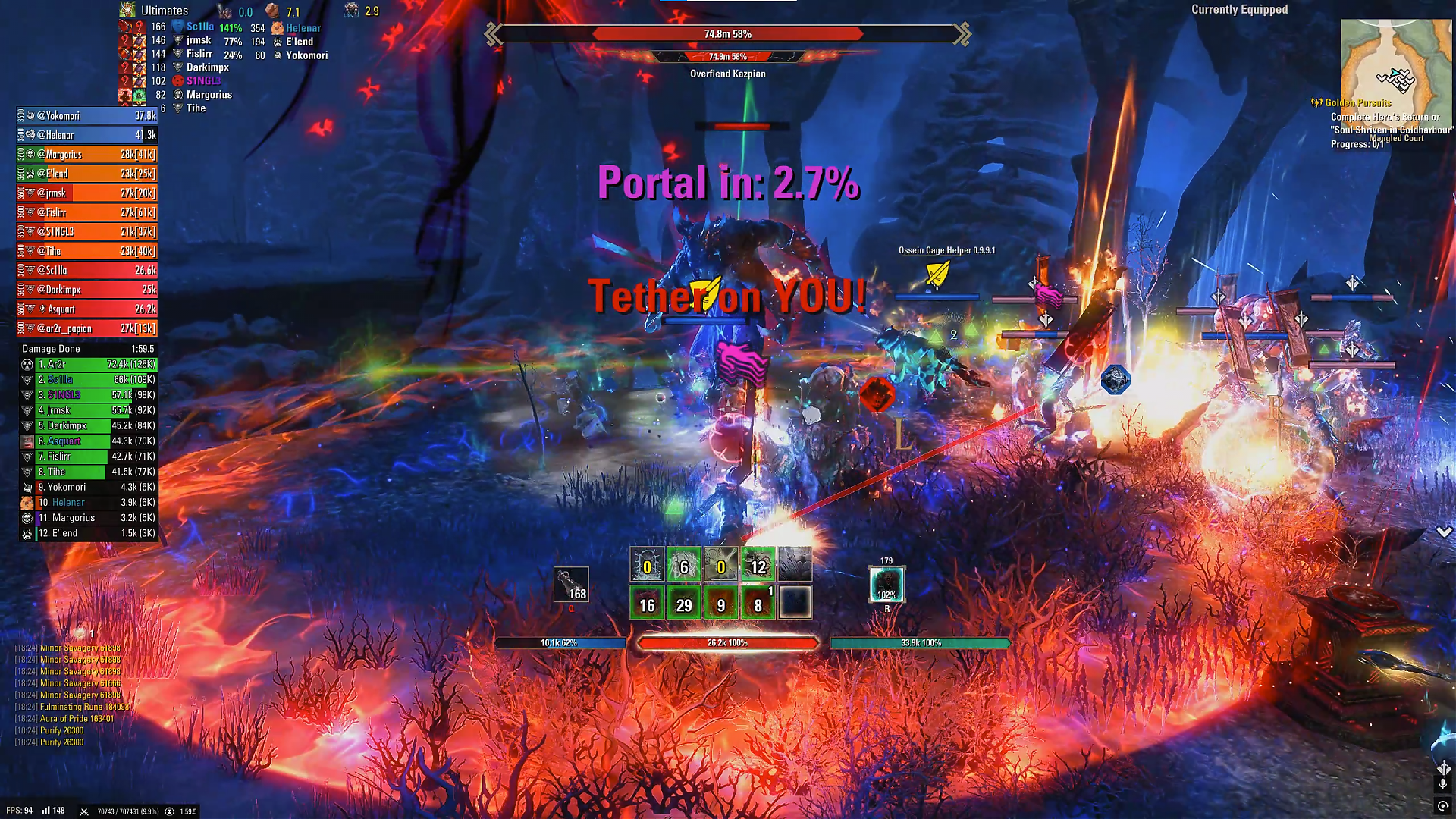The image size is (1456, 819).
Task: Click the crossed-swords icon in the DPS meter bar
Action: click(x=84, y=811)
